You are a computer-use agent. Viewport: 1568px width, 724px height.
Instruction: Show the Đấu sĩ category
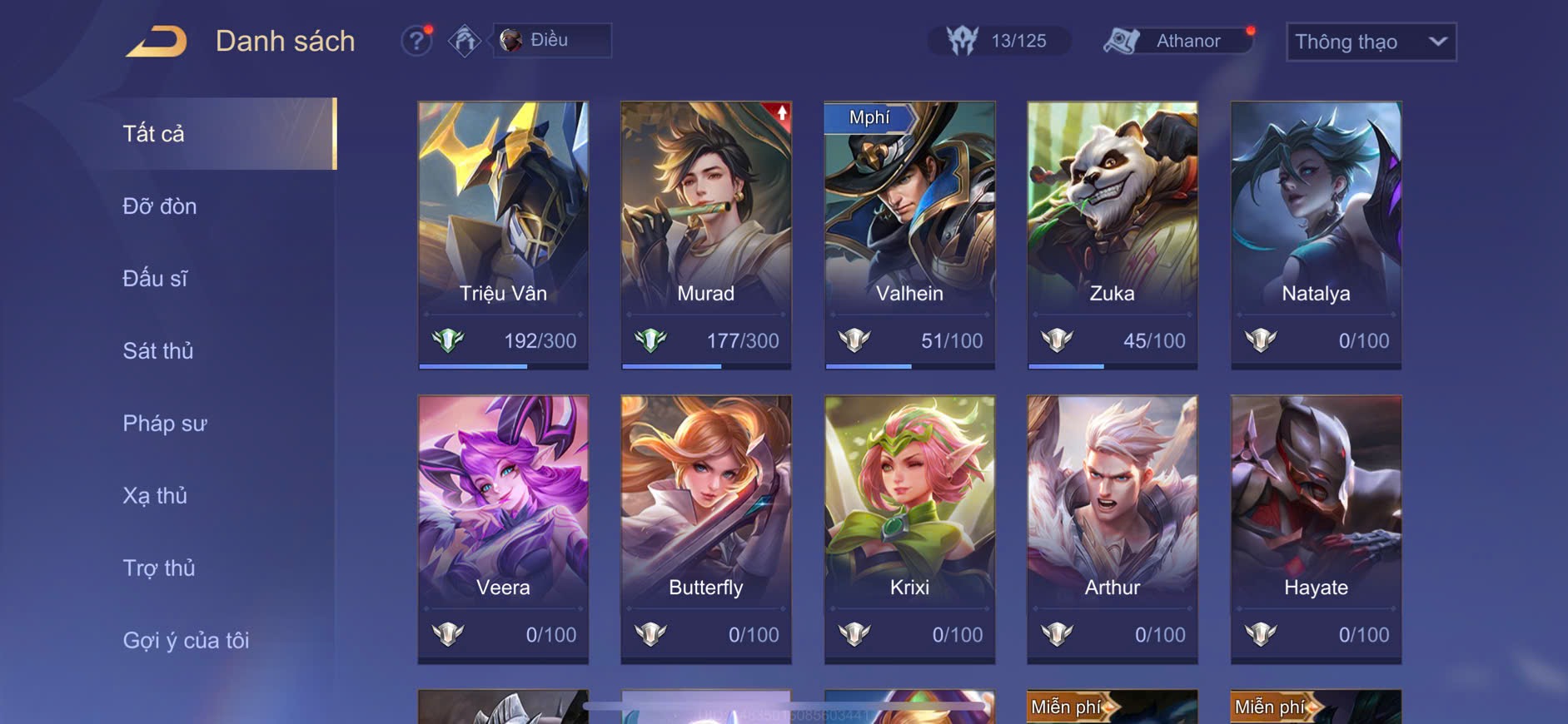click(156, 279)
